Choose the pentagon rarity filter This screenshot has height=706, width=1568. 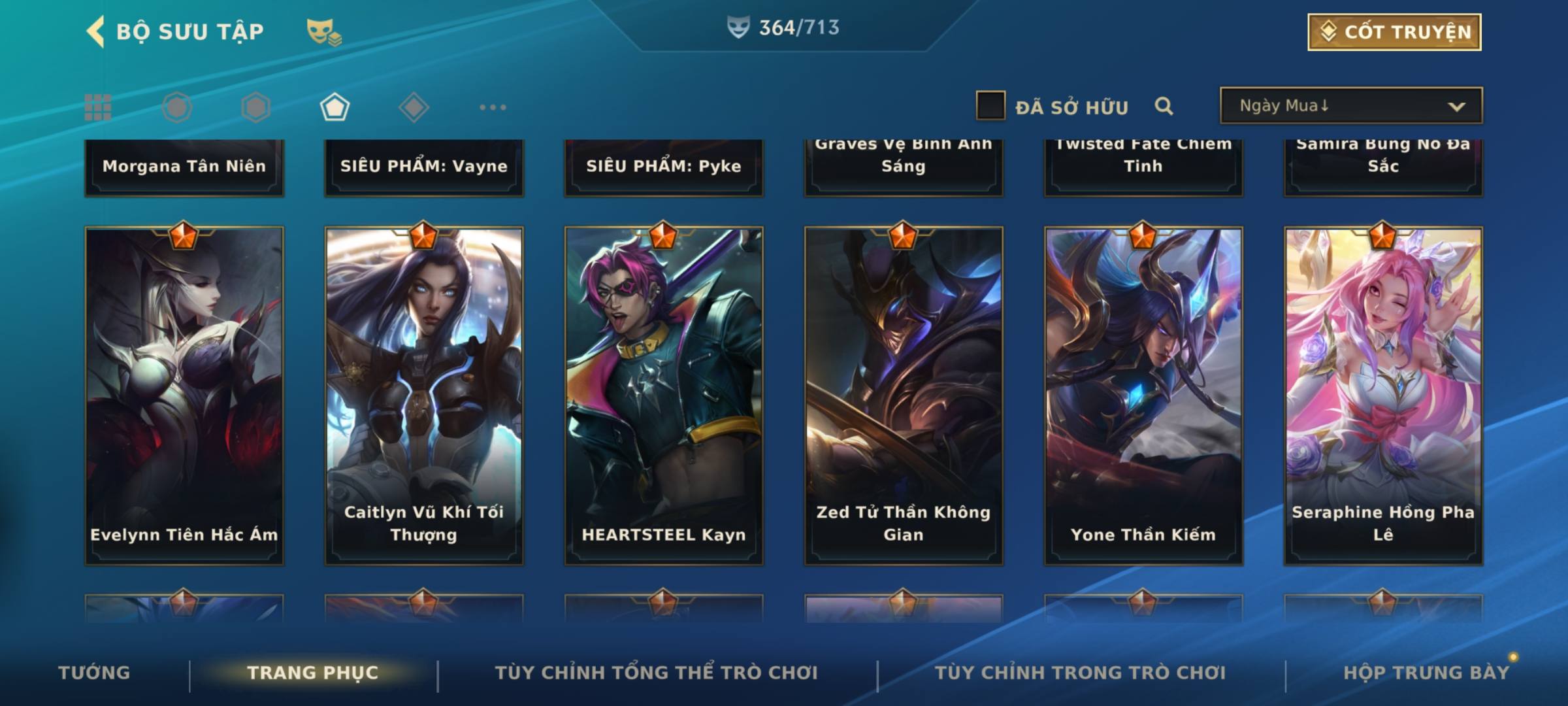click(335, 107)
